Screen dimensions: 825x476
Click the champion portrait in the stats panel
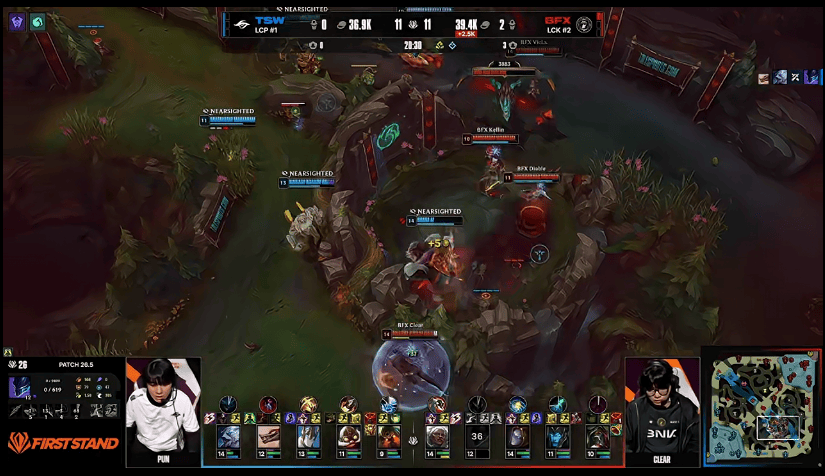(x=20, y=387)
